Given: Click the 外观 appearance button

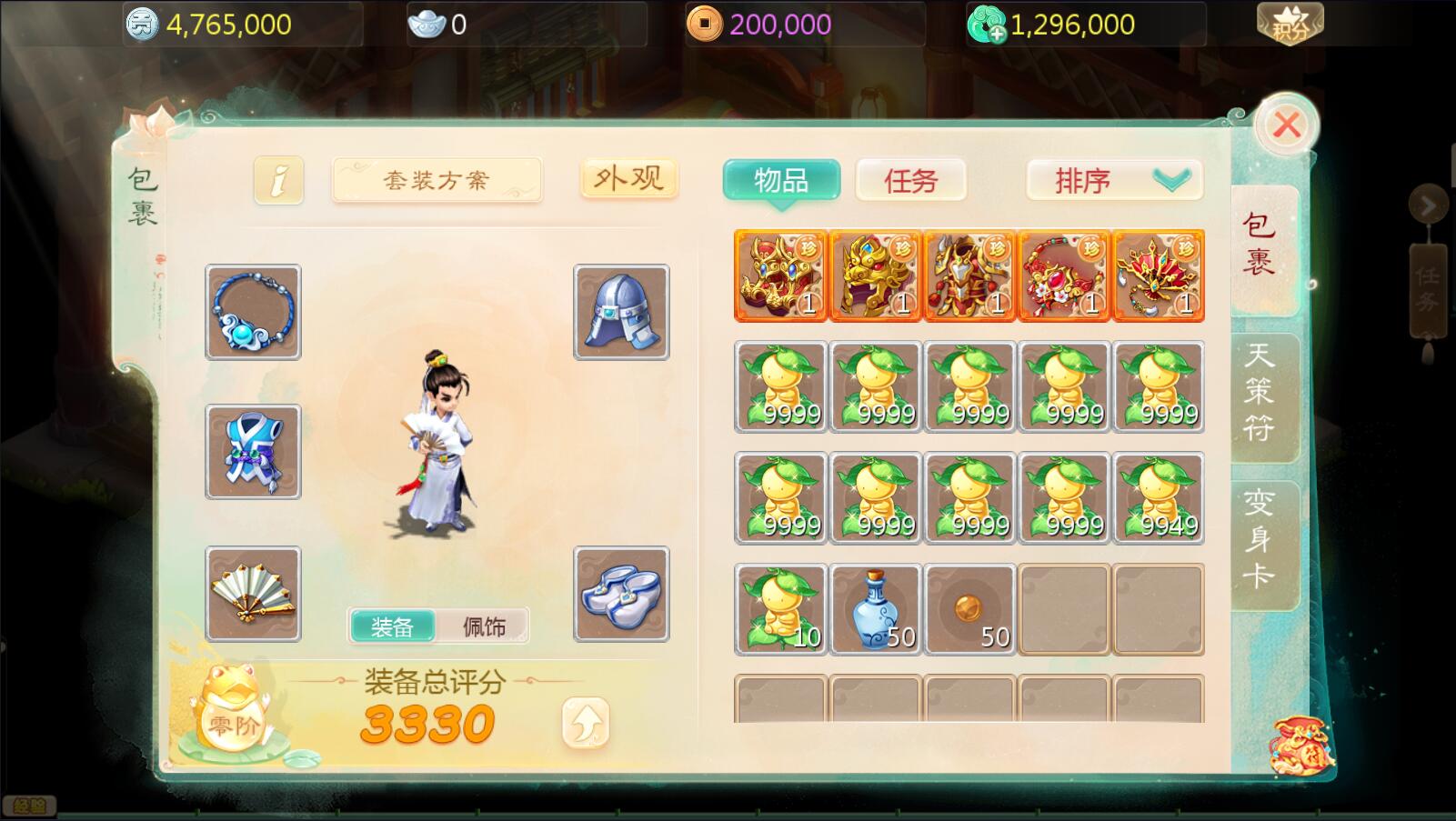Looking at the screenshot, I should click(628, 179).
